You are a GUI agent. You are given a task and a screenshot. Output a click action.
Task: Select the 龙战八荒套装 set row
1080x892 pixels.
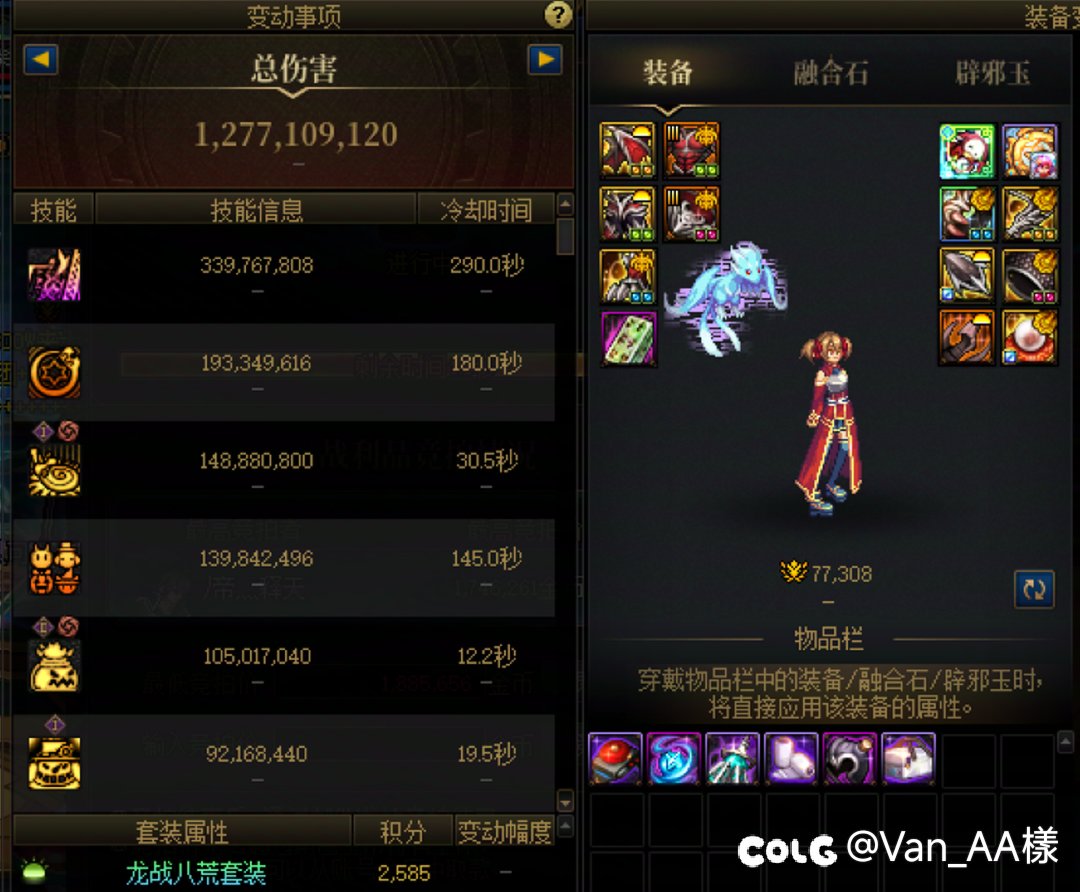click(196, 873)
